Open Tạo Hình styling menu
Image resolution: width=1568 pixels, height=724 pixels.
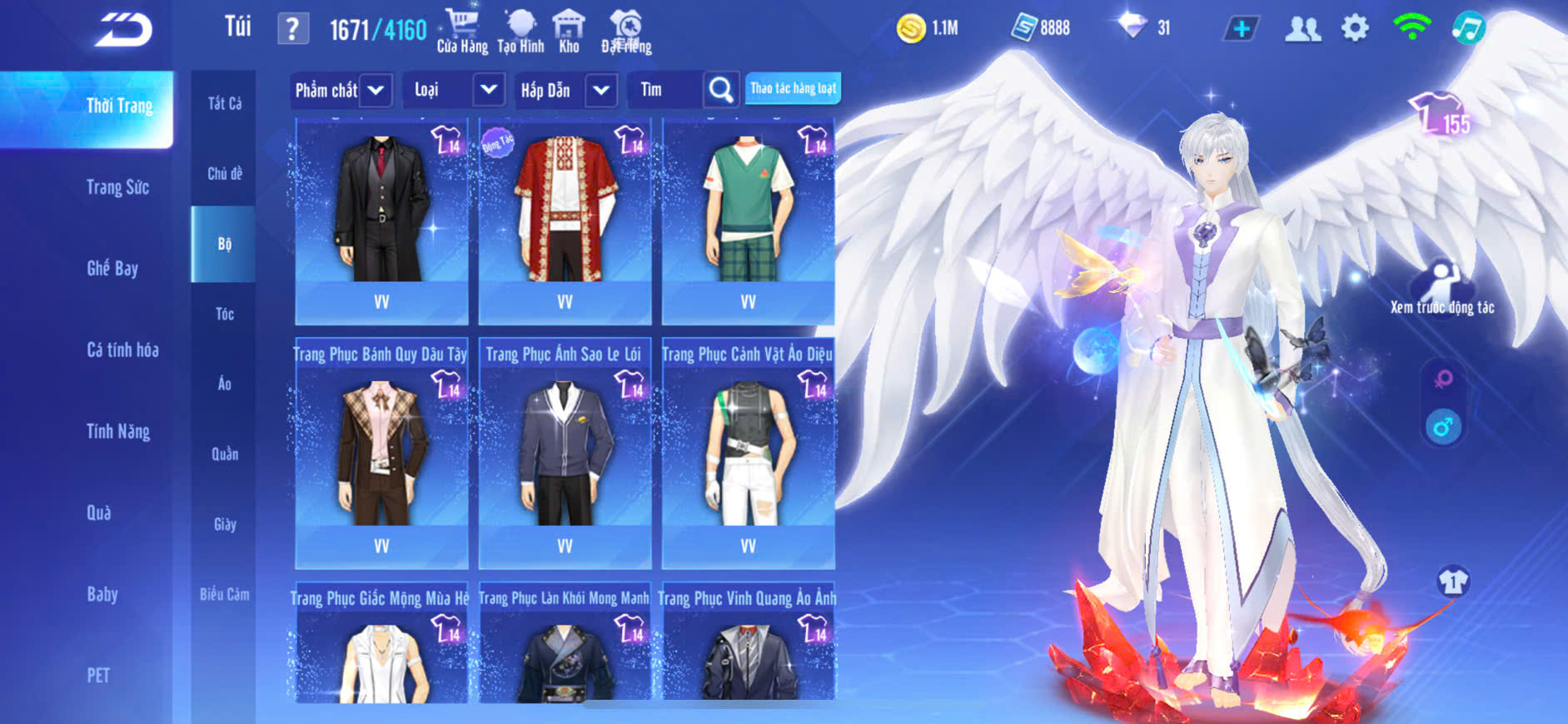click(x=520, y=32)
